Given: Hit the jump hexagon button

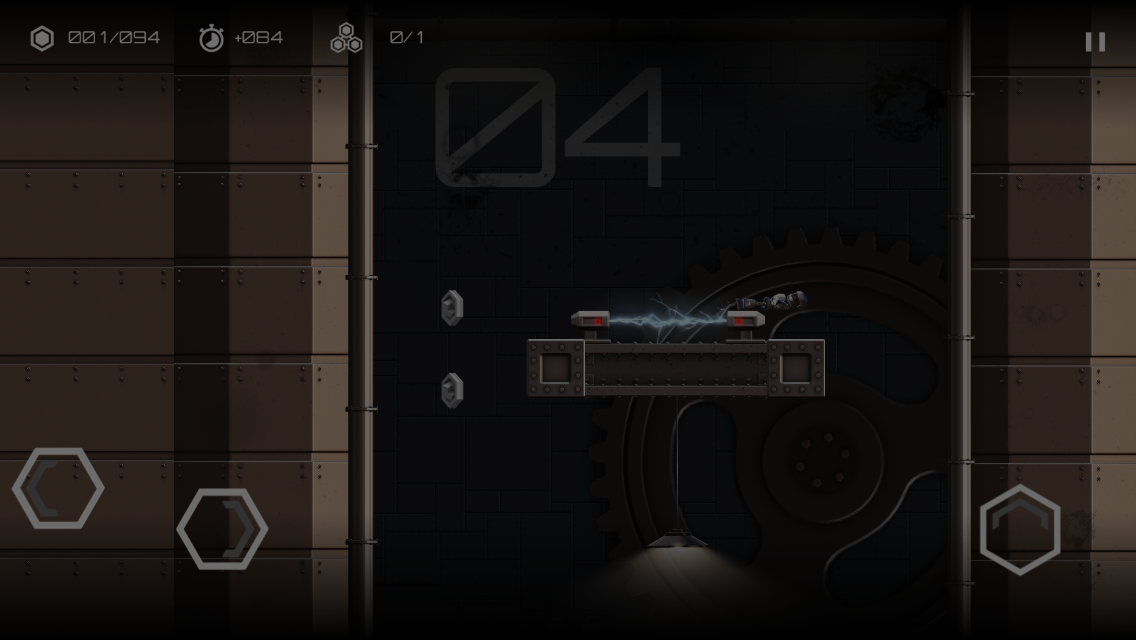Looking at the screenshot, I should point(1019,529).
